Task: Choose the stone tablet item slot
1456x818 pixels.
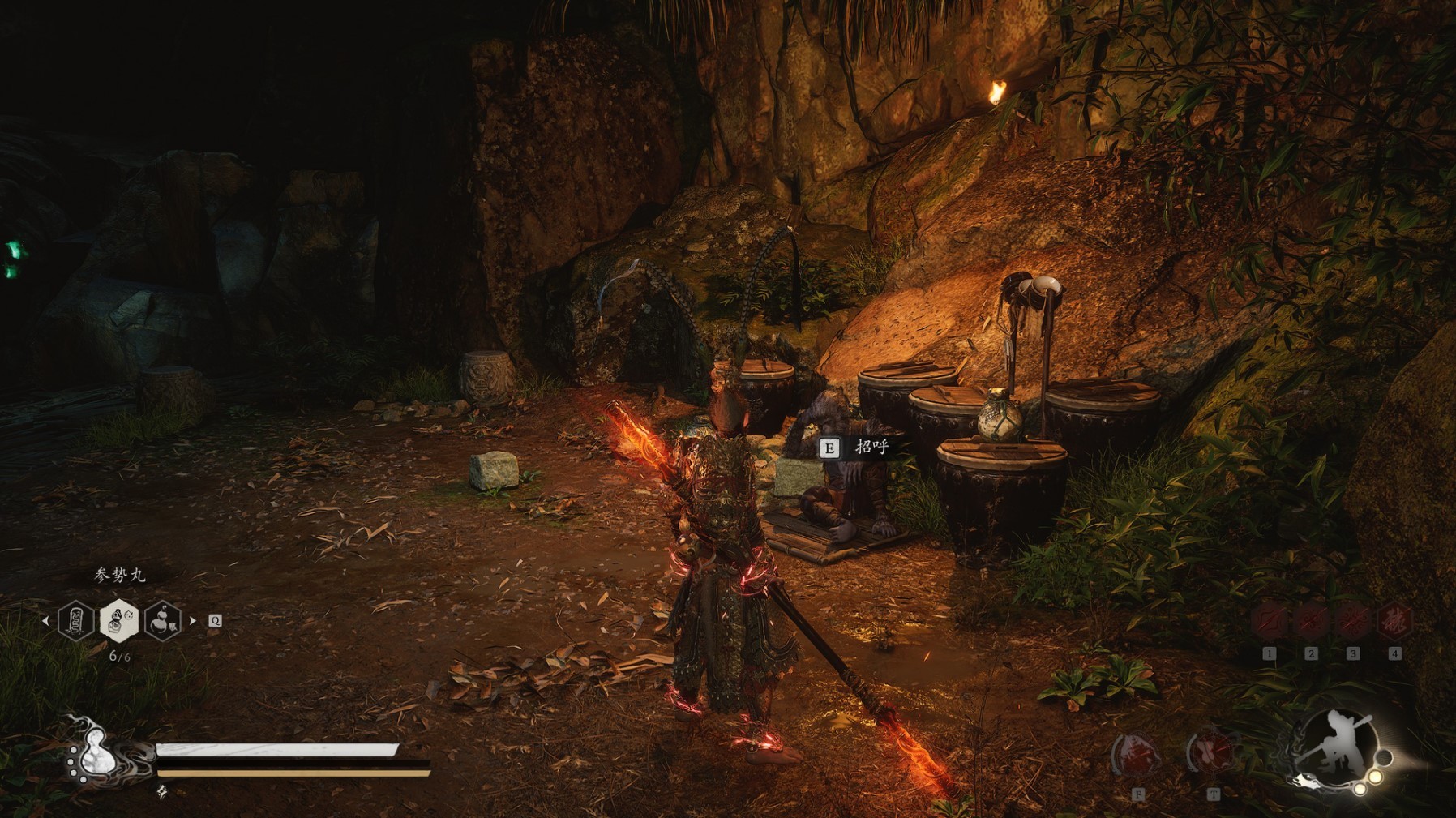Action: [x=76, y=621]
